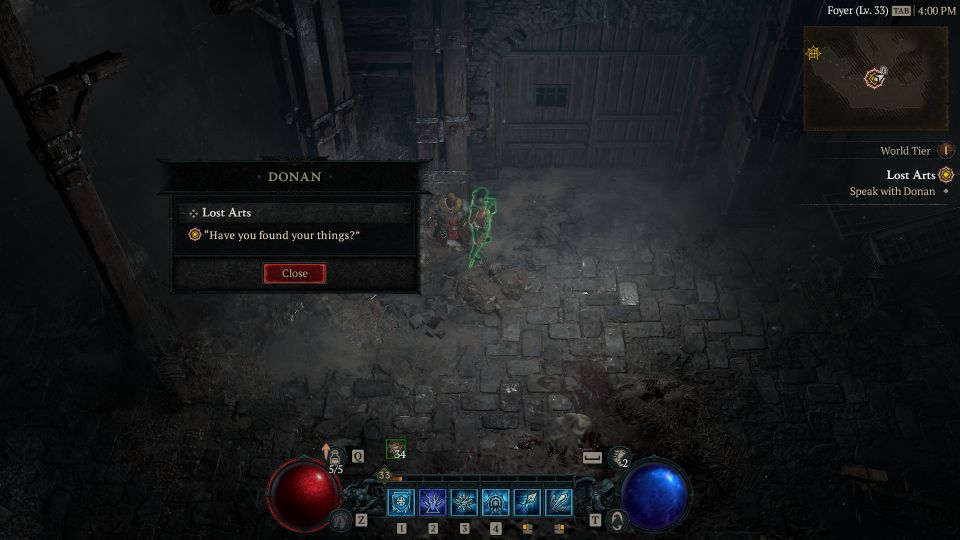Close the Donan dialogue window
The height and width of the screenshot is (540, 960).
[294, 273]
